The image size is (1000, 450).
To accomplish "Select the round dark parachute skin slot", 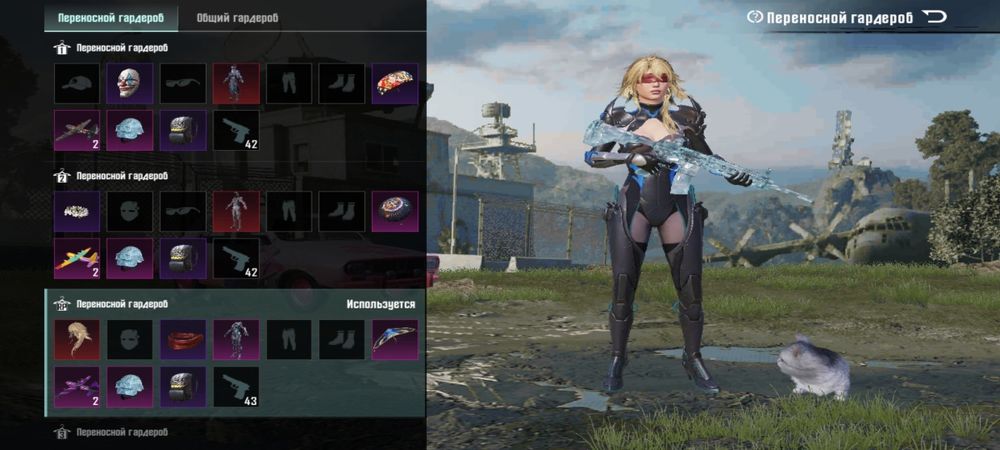I will 395,212.
